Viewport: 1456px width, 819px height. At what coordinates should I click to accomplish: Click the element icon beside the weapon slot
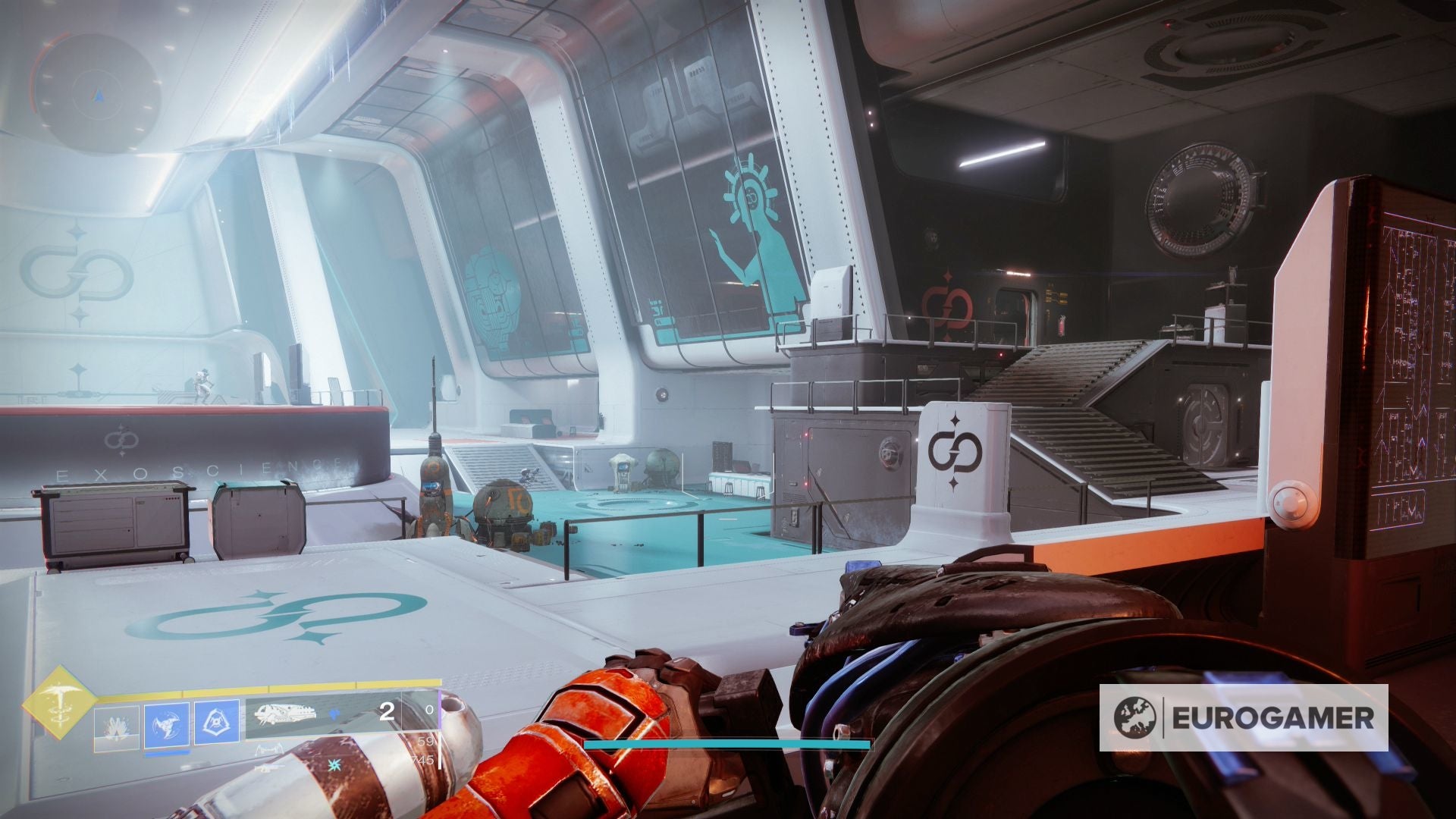pyautogui.click(x=334, y=714)
